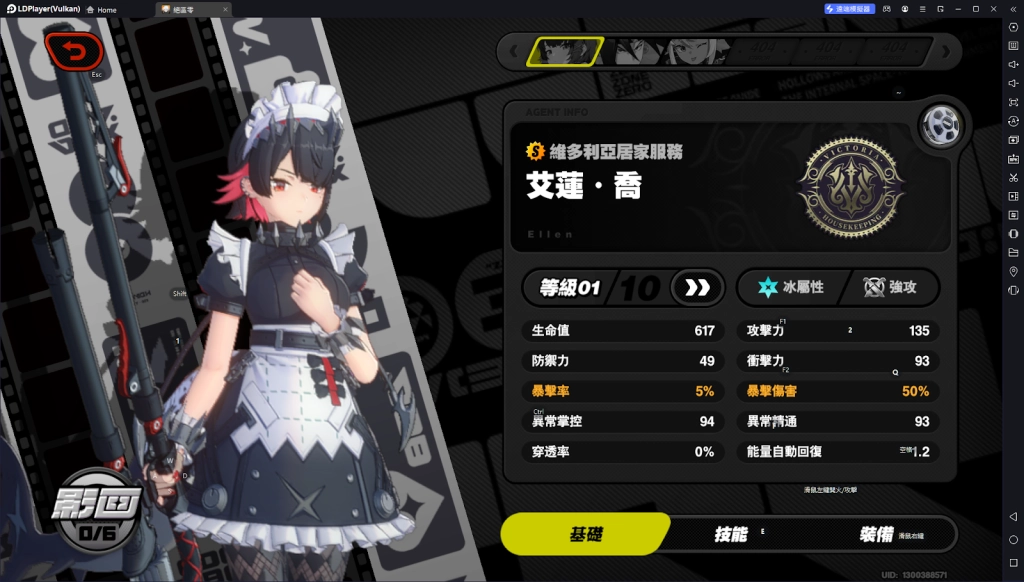
Task: Open the film reel icon on Agent Info
Action: click(940, 125)
